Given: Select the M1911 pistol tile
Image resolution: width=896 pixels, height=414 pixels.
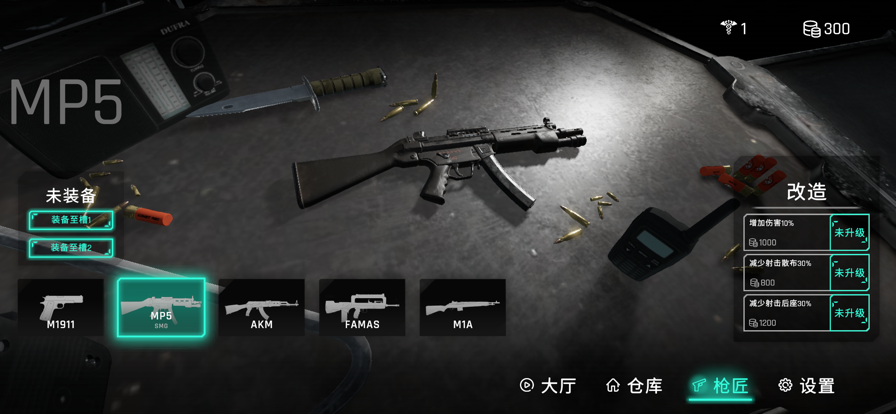Looking at the screenshot, I should coord(60,308).
